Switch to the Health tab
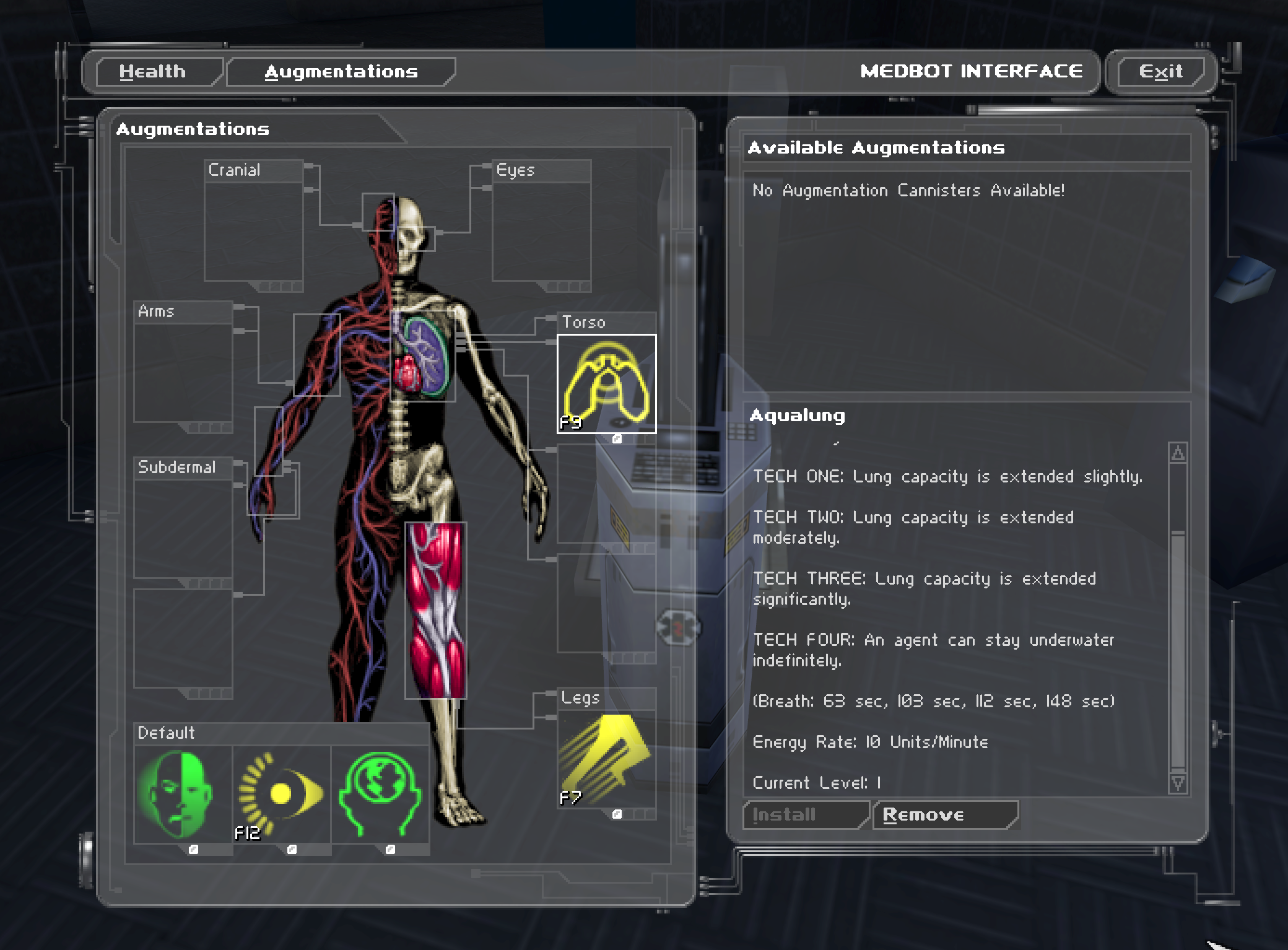Screen dimensions: 1288x950 pos(153,72)
